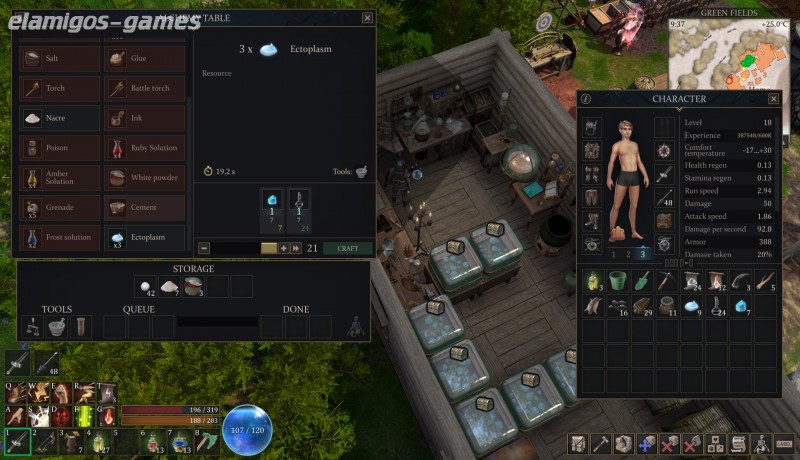Increase craft quantity with plus button
800x460 pixels.
(284, 248)
